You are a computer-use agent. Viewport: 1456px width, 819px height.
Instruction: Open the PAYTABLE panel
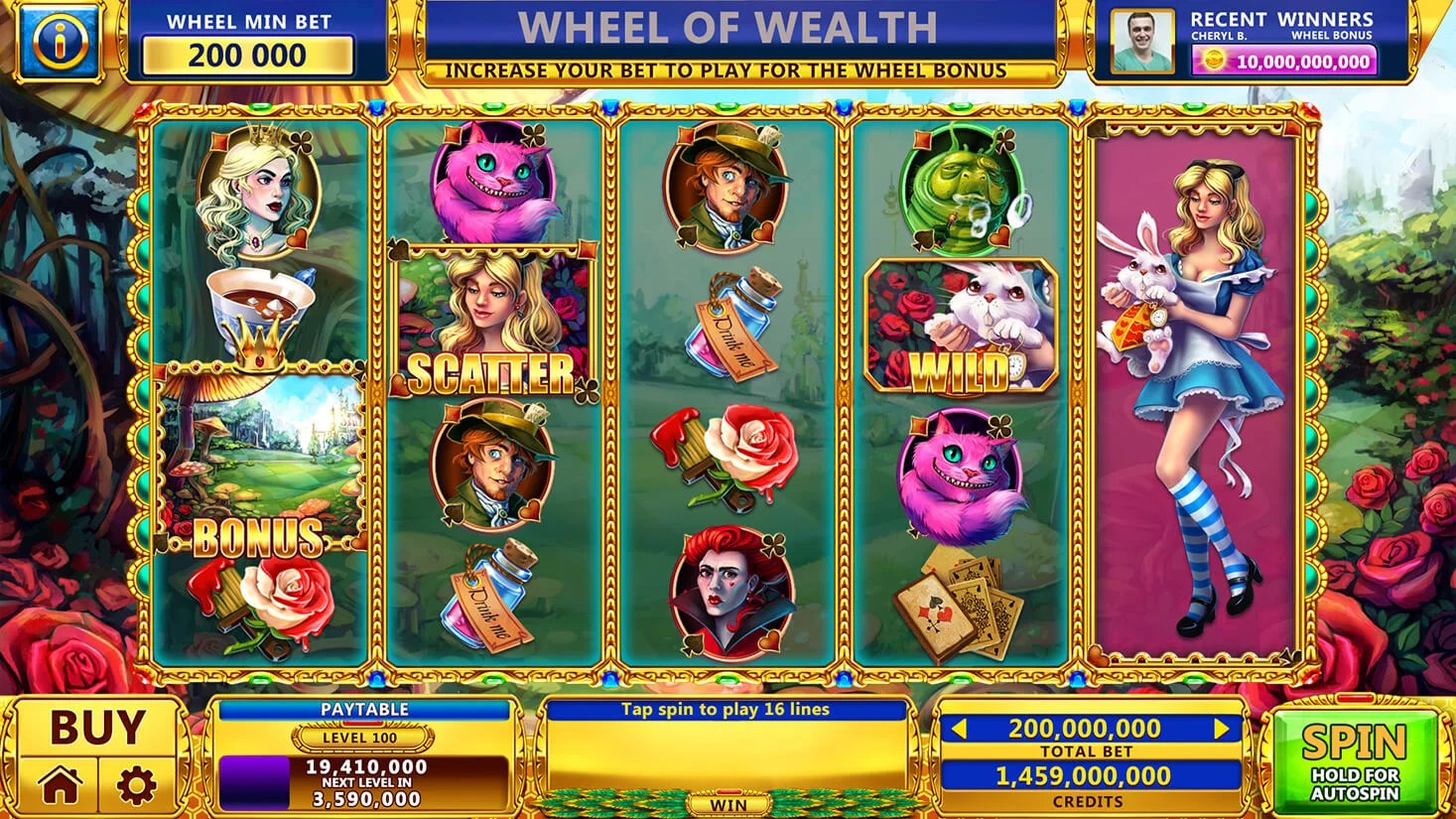(x=366, y=708)
